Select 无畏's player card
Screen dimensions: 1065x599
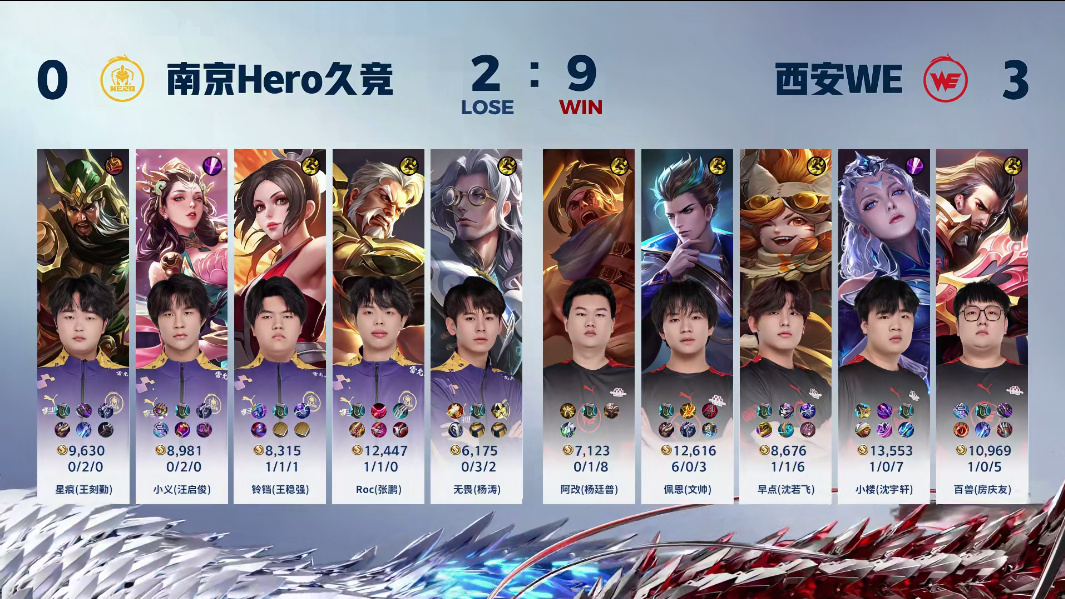pyautogui.click(x=475, y=326)
